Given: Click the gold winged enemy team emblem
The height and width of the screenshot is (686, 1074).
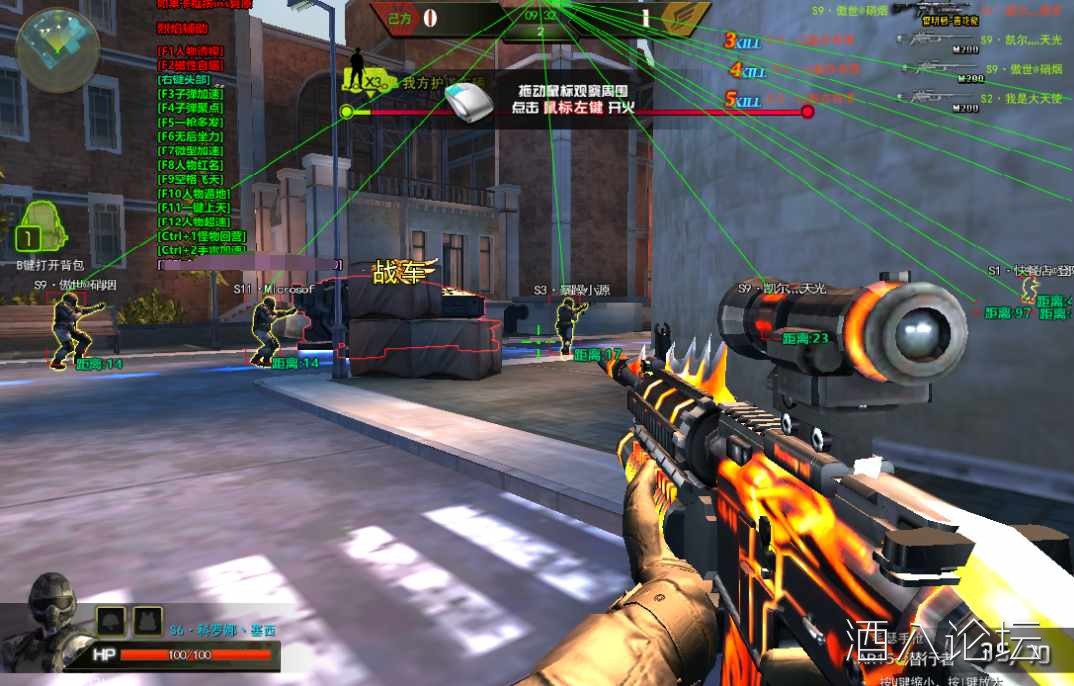Looking at the screenshot, I should tap(685, 17).
